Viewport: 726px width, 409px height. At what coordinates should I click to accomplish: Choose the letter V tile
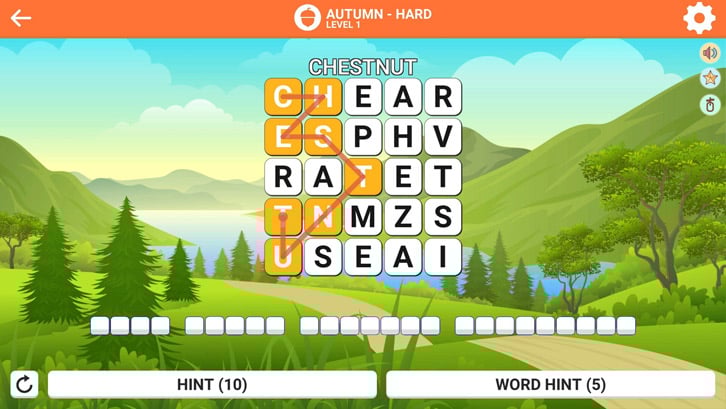[442, 137]
